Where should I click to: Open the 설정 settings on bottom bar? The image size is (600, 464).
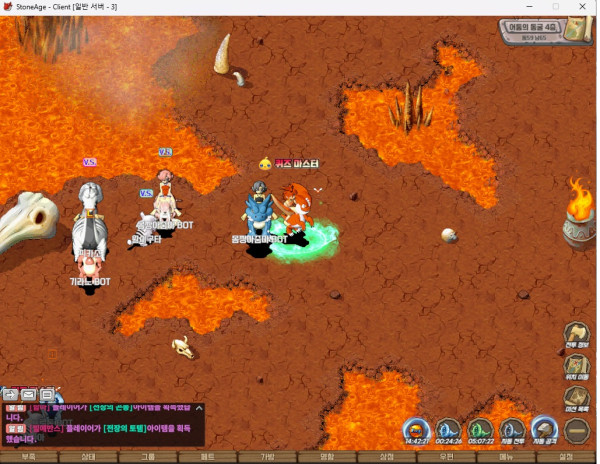[x=566, y=457]
